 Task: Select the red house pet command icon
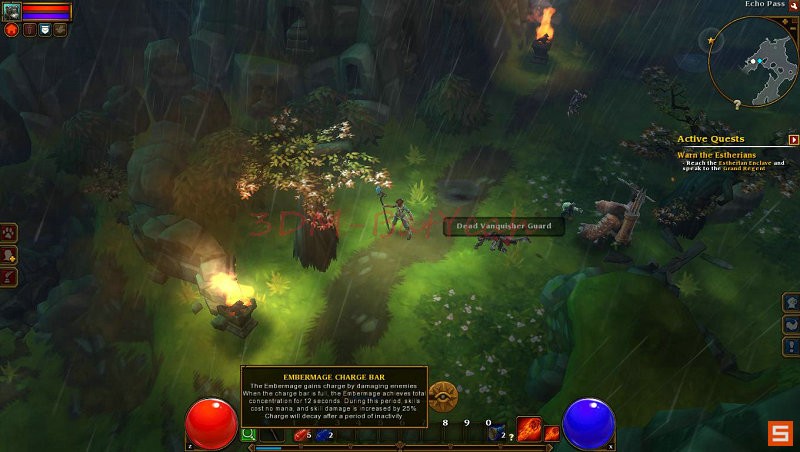[12, 30]
